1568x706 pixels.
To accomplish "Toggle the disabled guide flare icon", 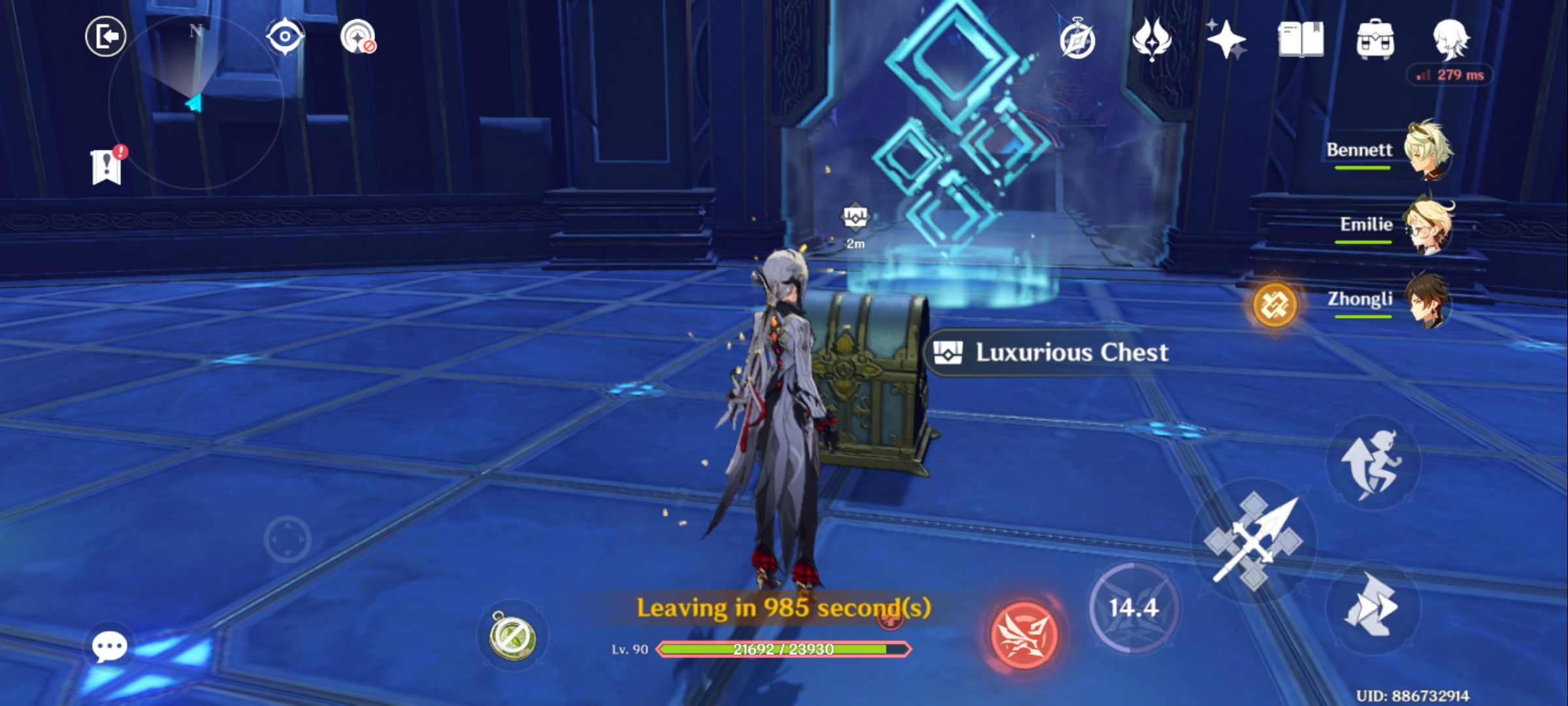I will 356,37.
